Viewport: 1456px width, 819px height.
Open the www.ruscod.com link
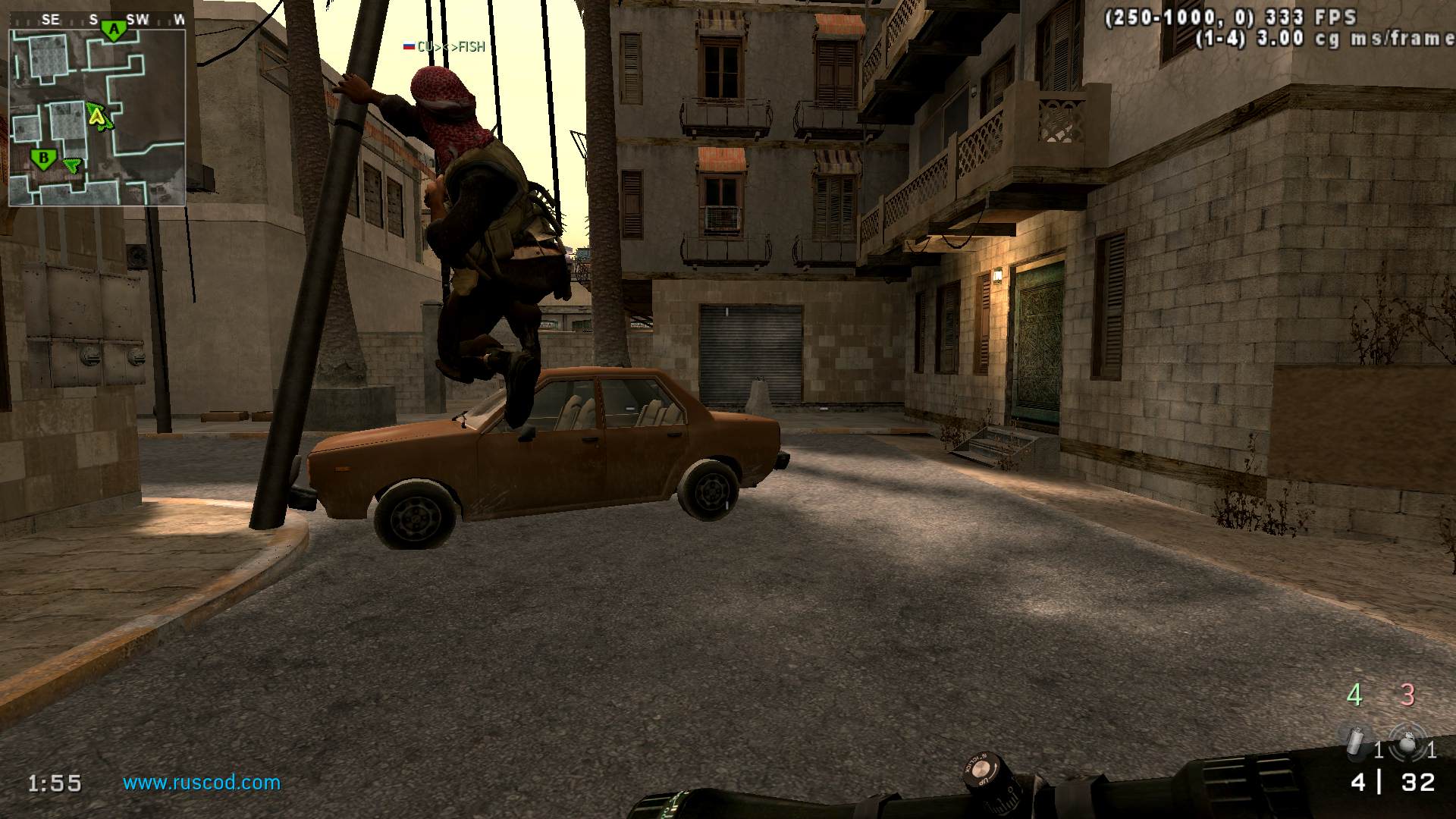[x=202, y=783]
